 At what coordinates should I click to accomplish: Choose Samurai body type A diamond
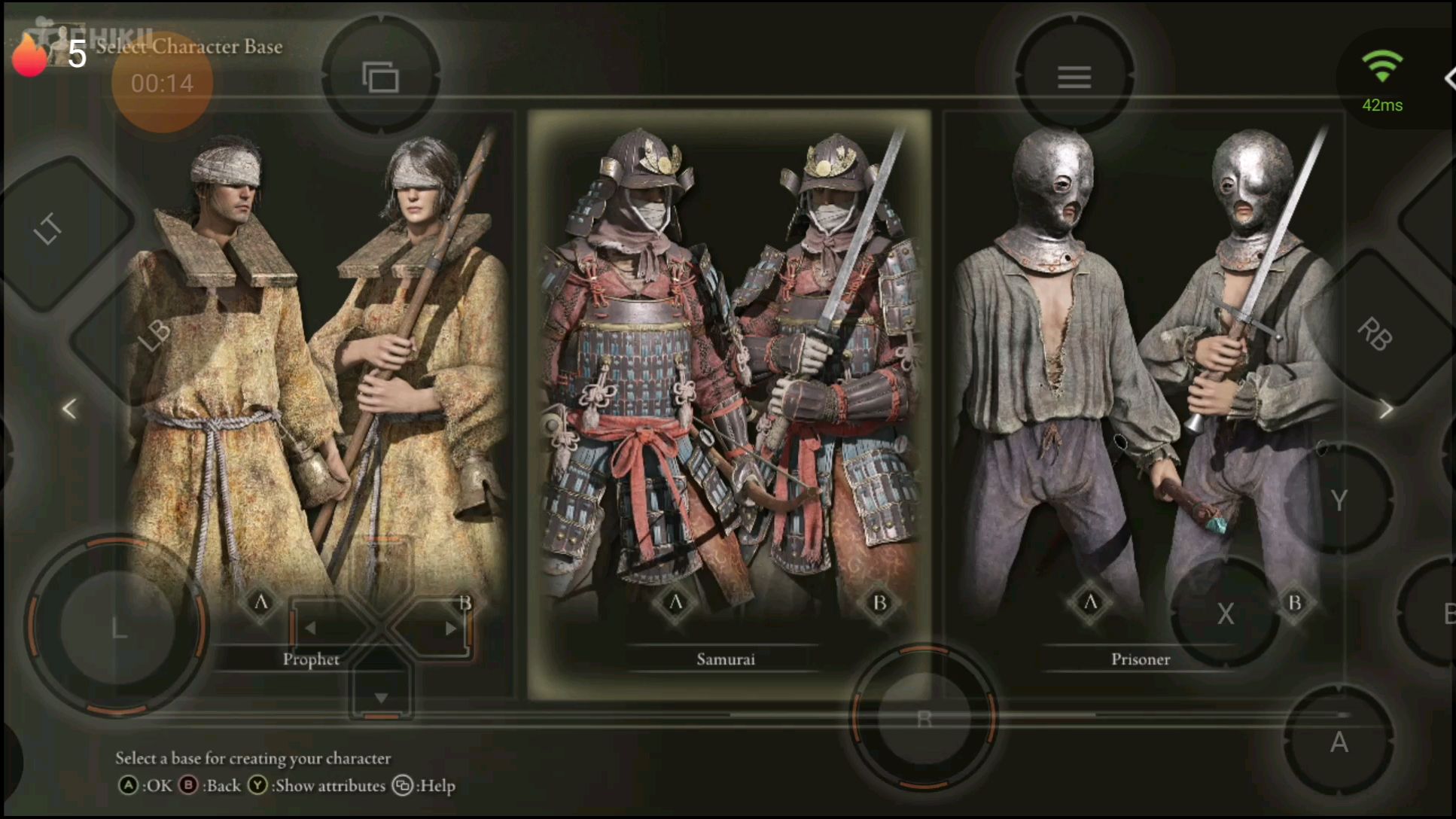(x=675, y=602)
